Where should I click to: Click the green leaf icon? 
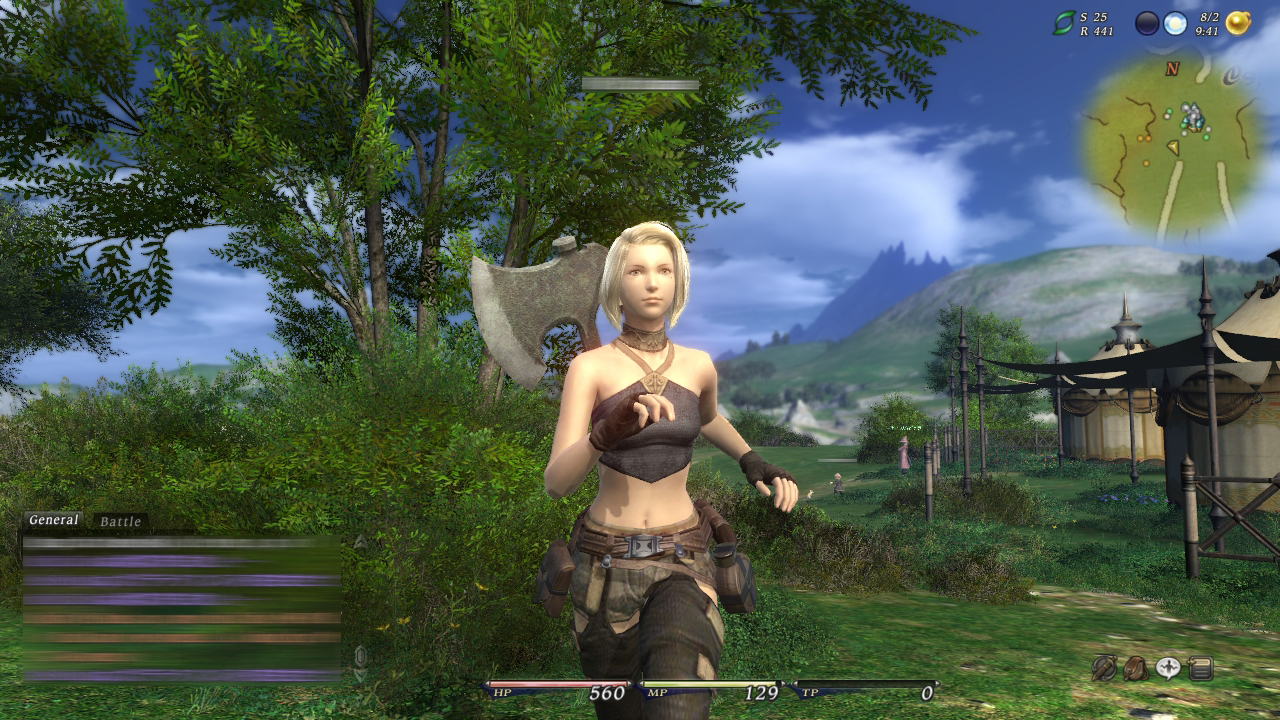coord(1063,23)
